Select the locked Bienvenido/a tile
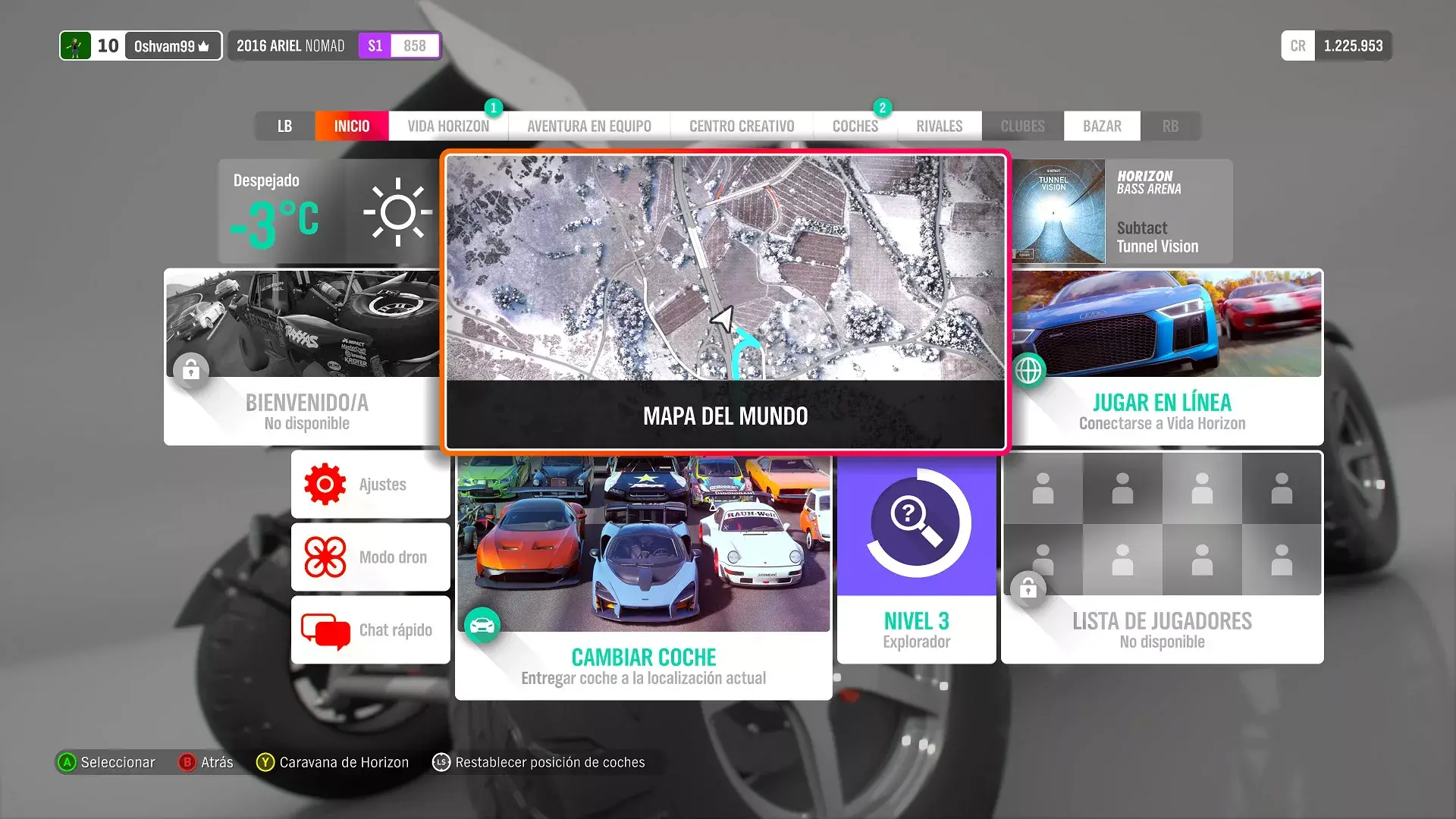 click(303, 356)
